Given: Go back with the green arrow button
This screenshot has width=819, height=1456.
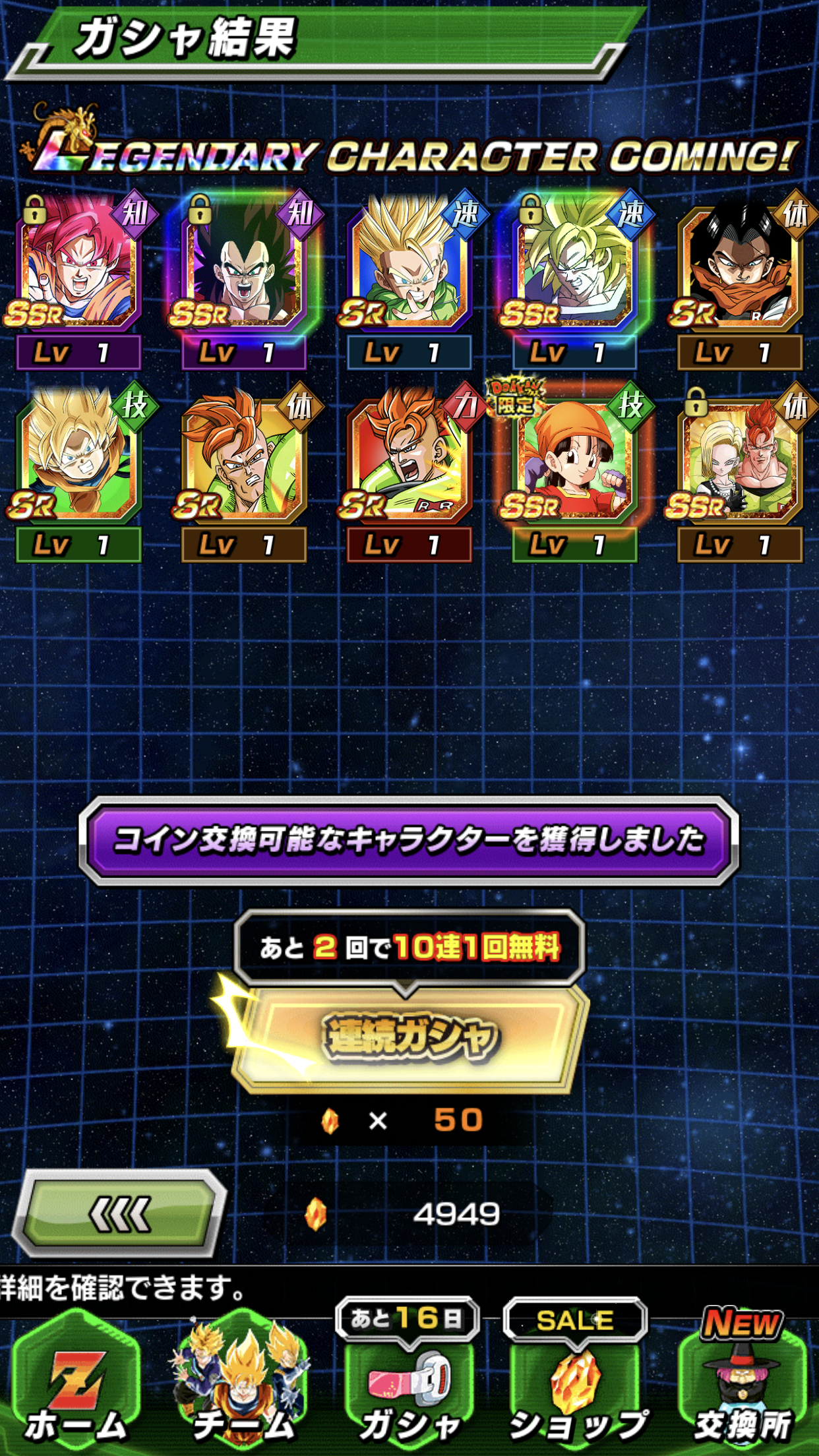Looking at the screenshot, I should [120, 1214].
